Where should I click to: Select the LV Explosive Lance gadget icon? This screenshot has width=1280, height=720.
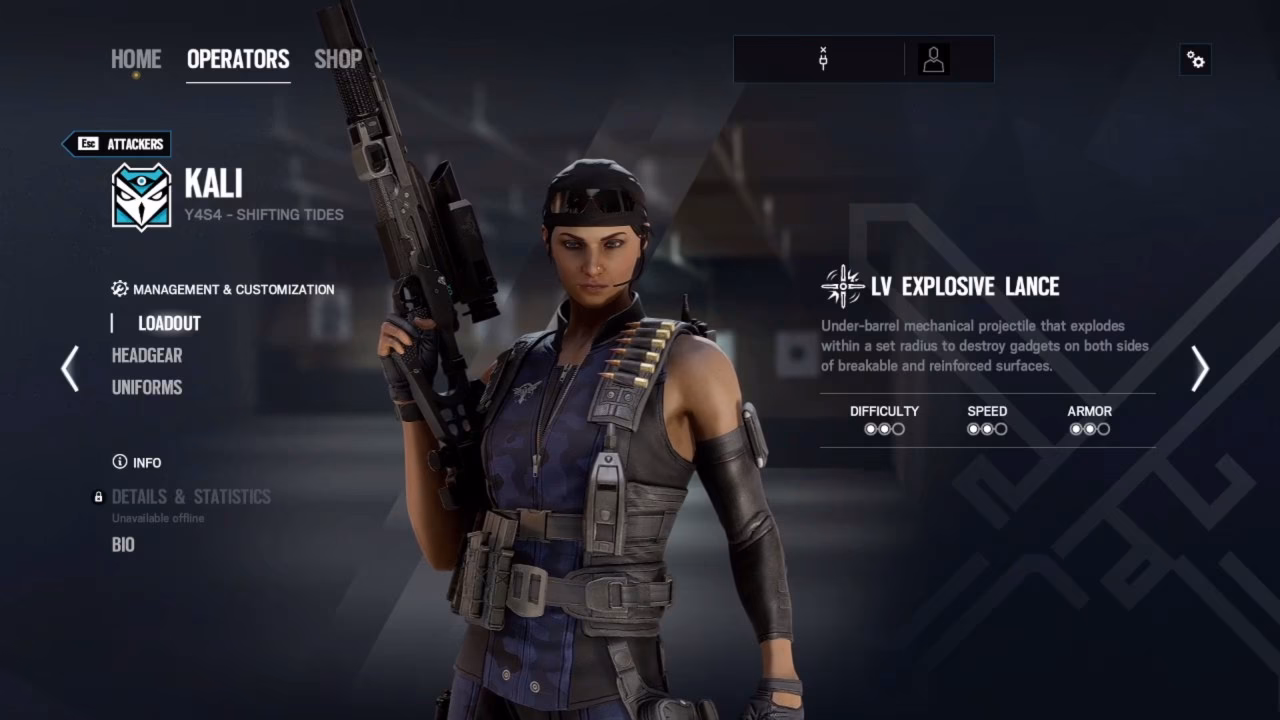tap(843, 286)
